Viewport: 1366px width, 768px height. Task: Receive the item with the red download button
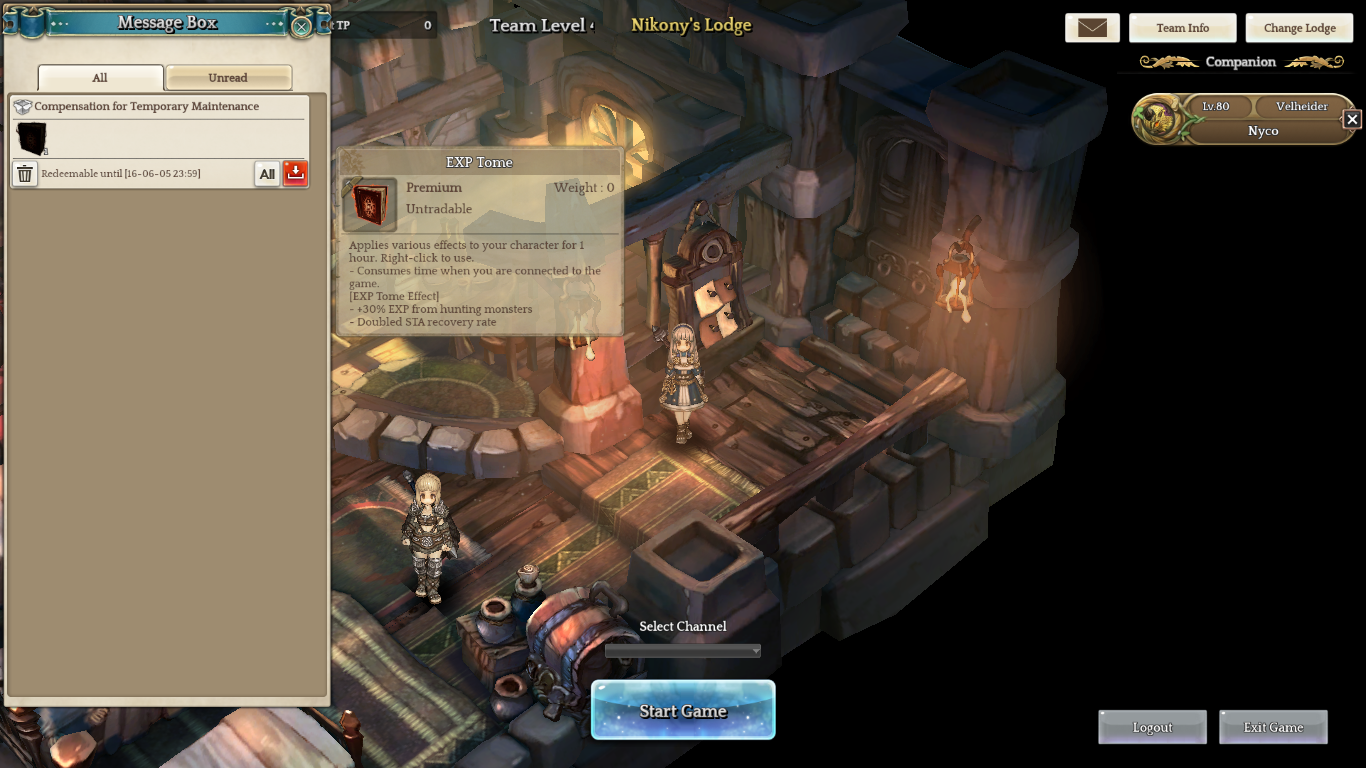pos(295,173)
